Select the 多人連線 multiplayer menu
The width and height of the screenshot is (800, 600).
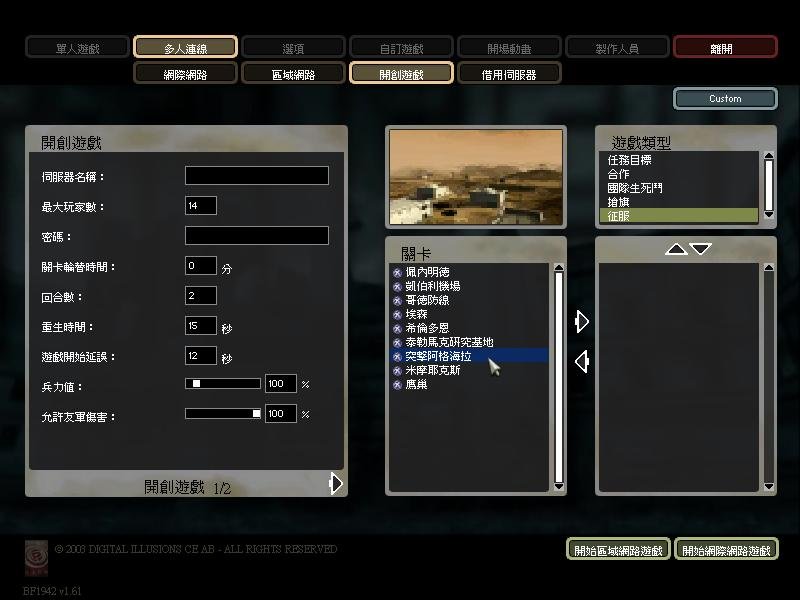(185, 47)
